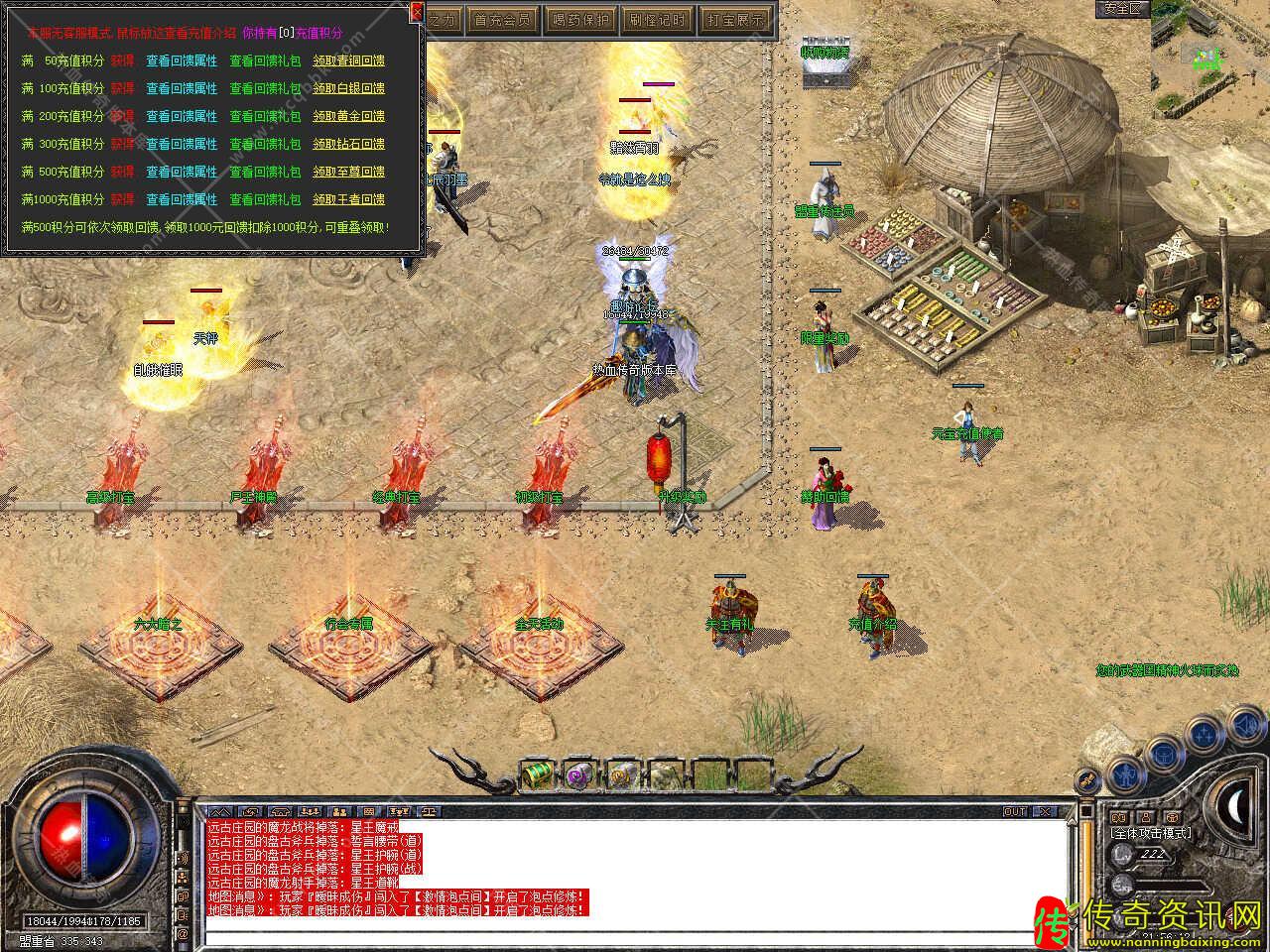Claim the 领取黄金回馈 gold reward
This screenshot has width=1270, height=952.
[348, 116]
